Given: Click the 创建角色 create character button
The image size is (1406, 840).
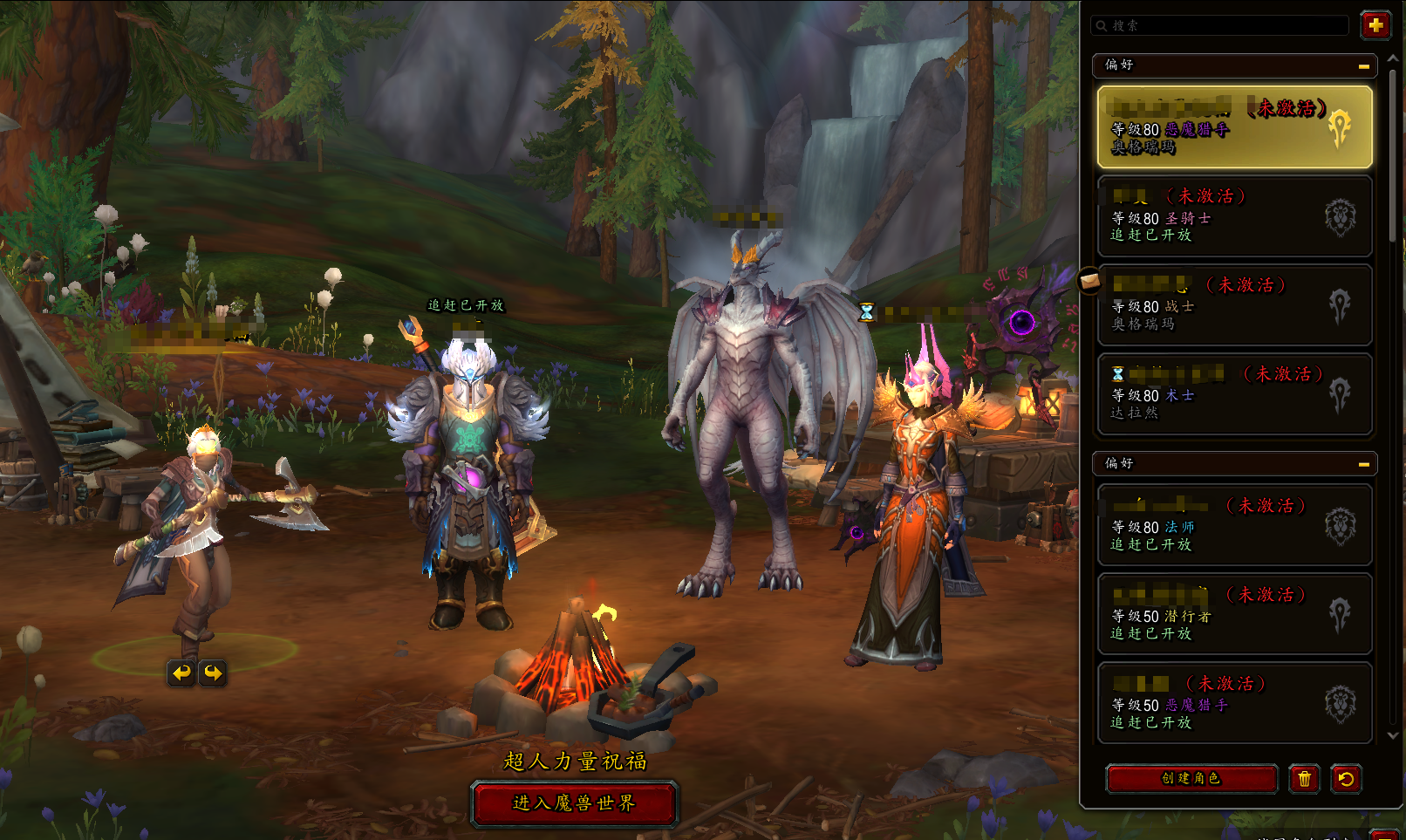Looking at the screenshot, I should point(1191,778).
